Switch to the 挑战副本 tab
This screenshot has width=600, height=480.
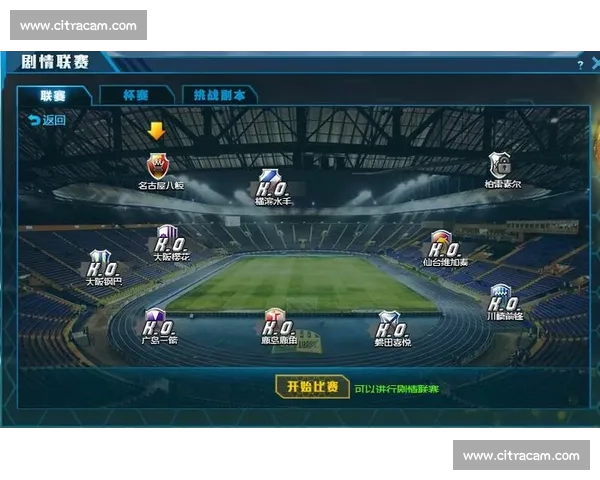[x=219, y=95]
